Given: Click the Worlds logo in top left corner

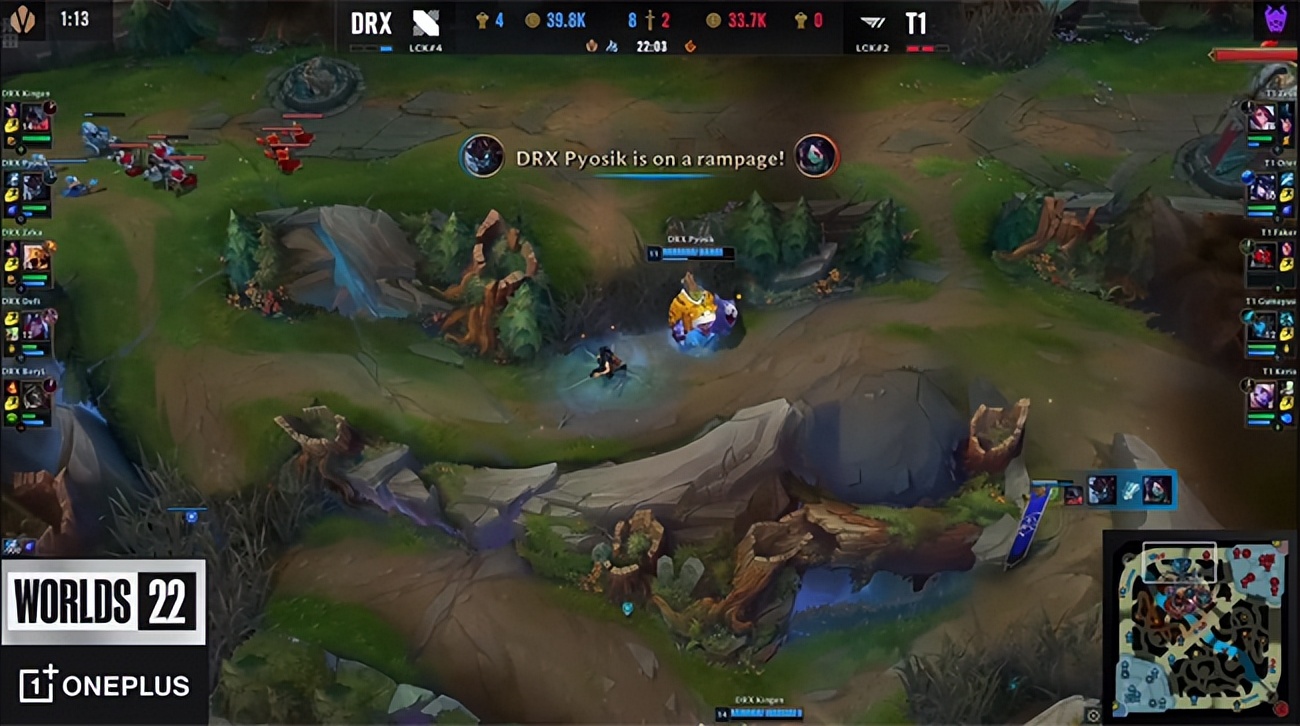Looking at the screenshot, I should point(24,18).
